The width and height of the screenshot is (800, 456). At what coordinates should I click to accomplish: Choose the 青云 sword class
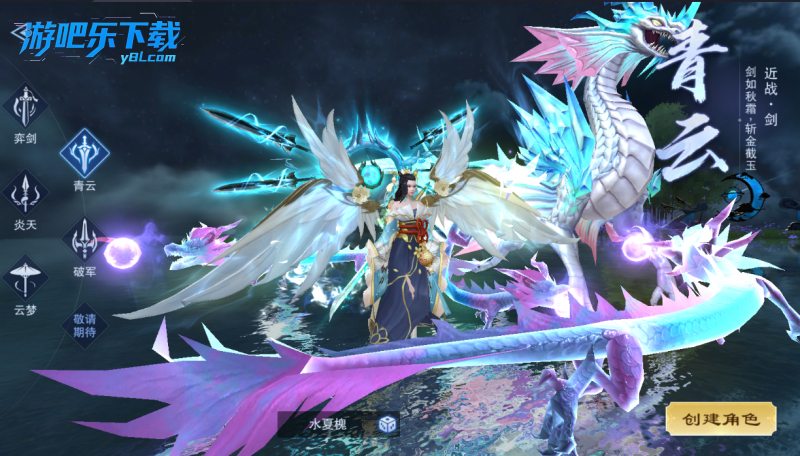[x=84, y=153]
